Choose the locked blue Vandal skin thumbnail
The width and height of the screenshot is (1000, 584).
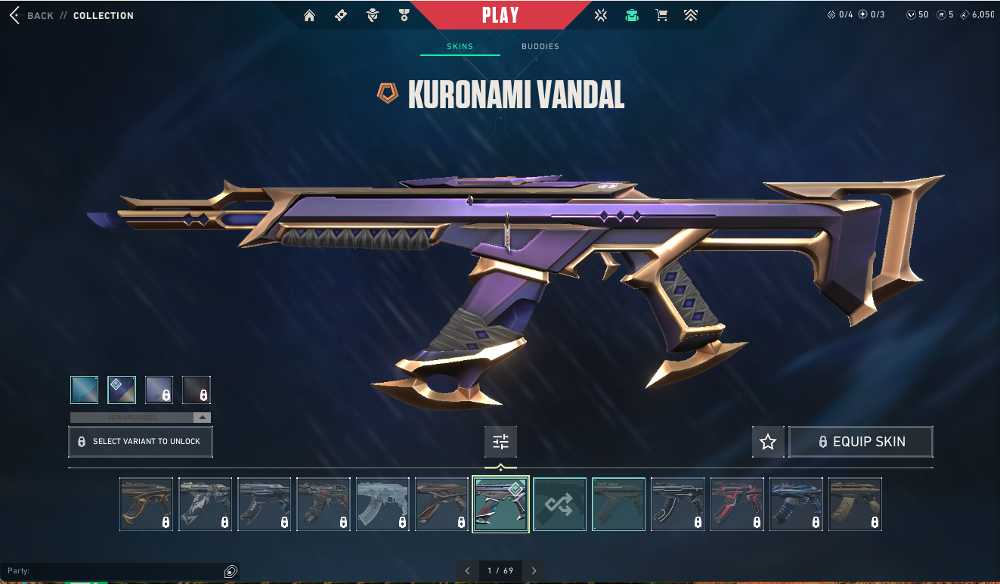point(796,504)
